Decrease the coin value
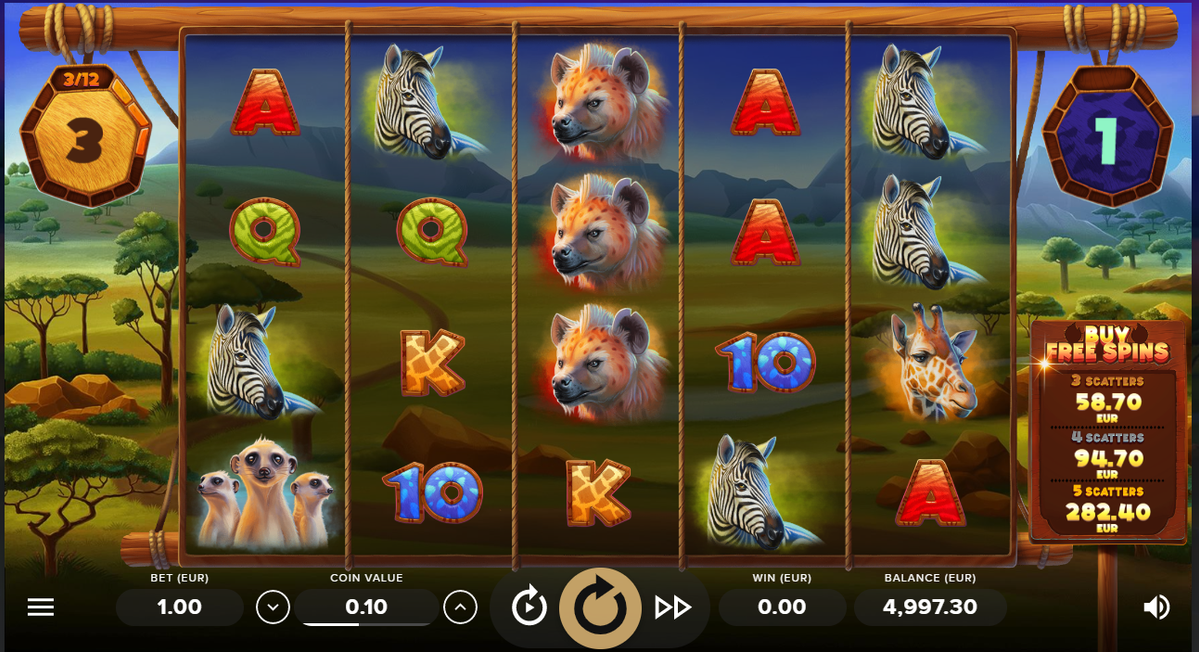Viewport: 1199px width, 652px height. (x=272, y=606)
